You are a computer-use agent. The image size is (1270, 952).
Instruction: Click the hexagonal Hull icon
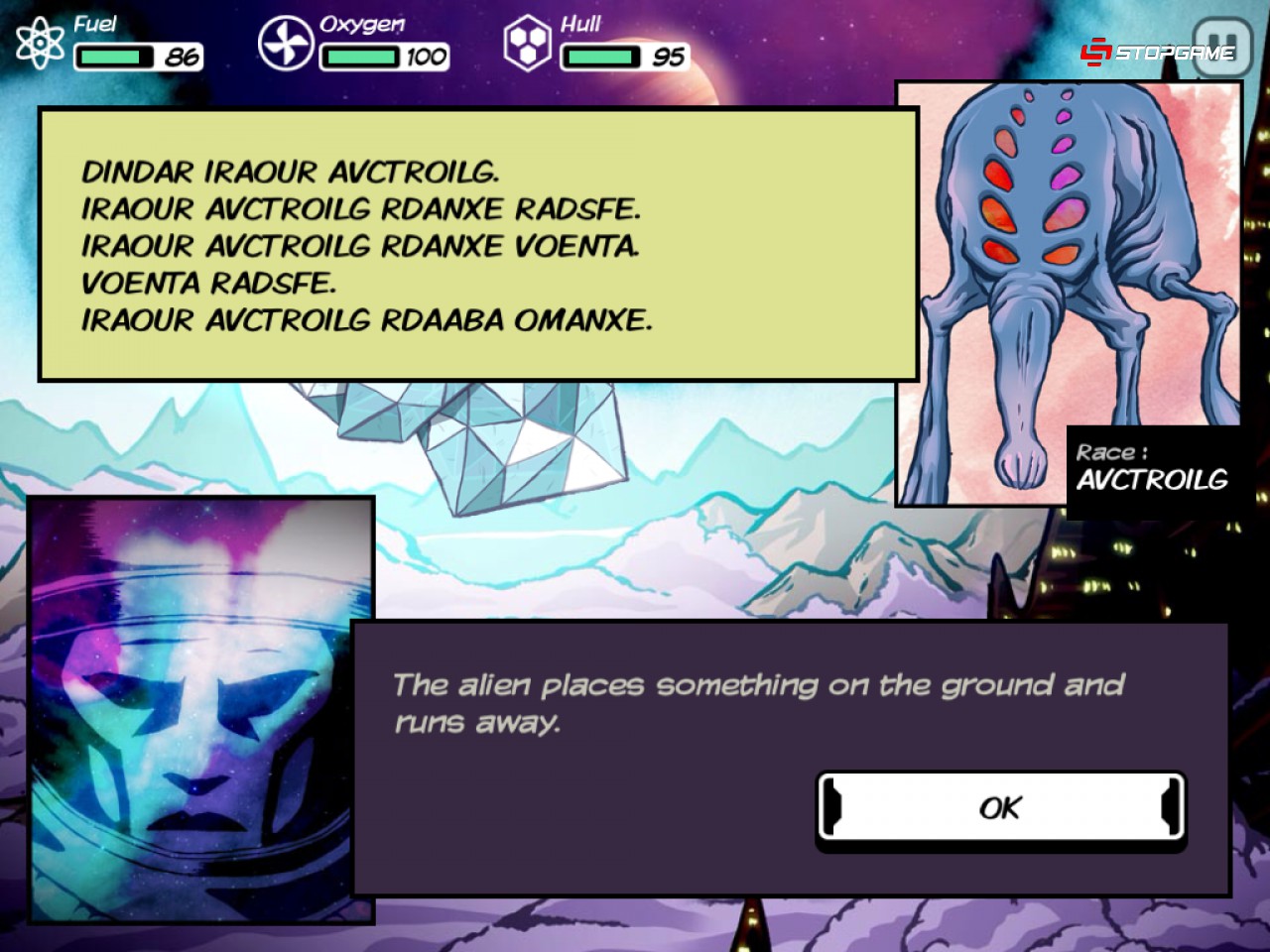click(x=528, y=39)
